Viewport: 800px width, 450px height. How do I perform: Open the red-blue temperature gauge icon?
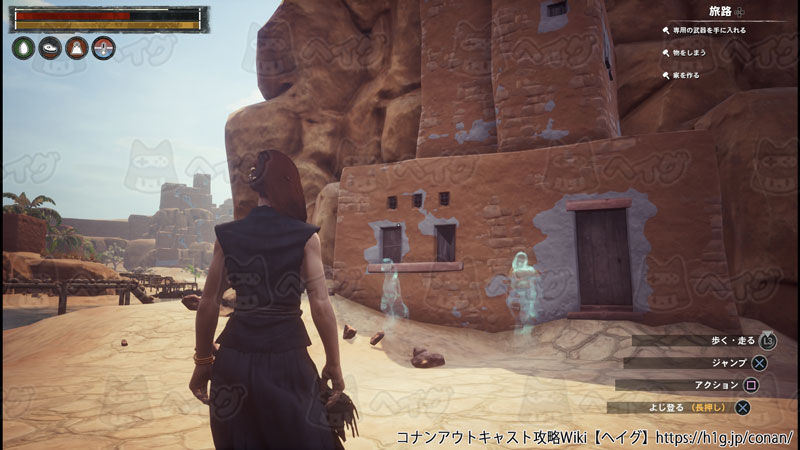coord(104,48)
